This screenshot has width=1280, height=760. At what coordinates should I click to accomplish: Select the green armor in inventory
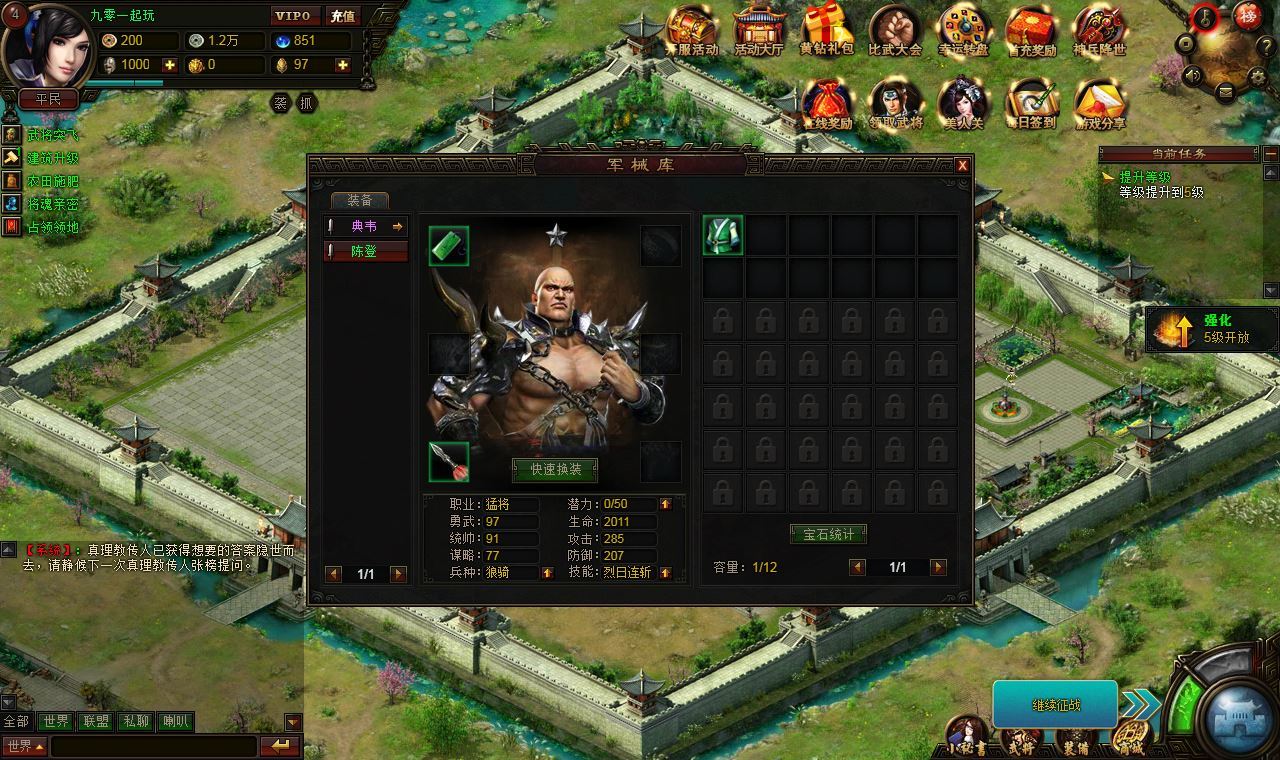[722, 236]
